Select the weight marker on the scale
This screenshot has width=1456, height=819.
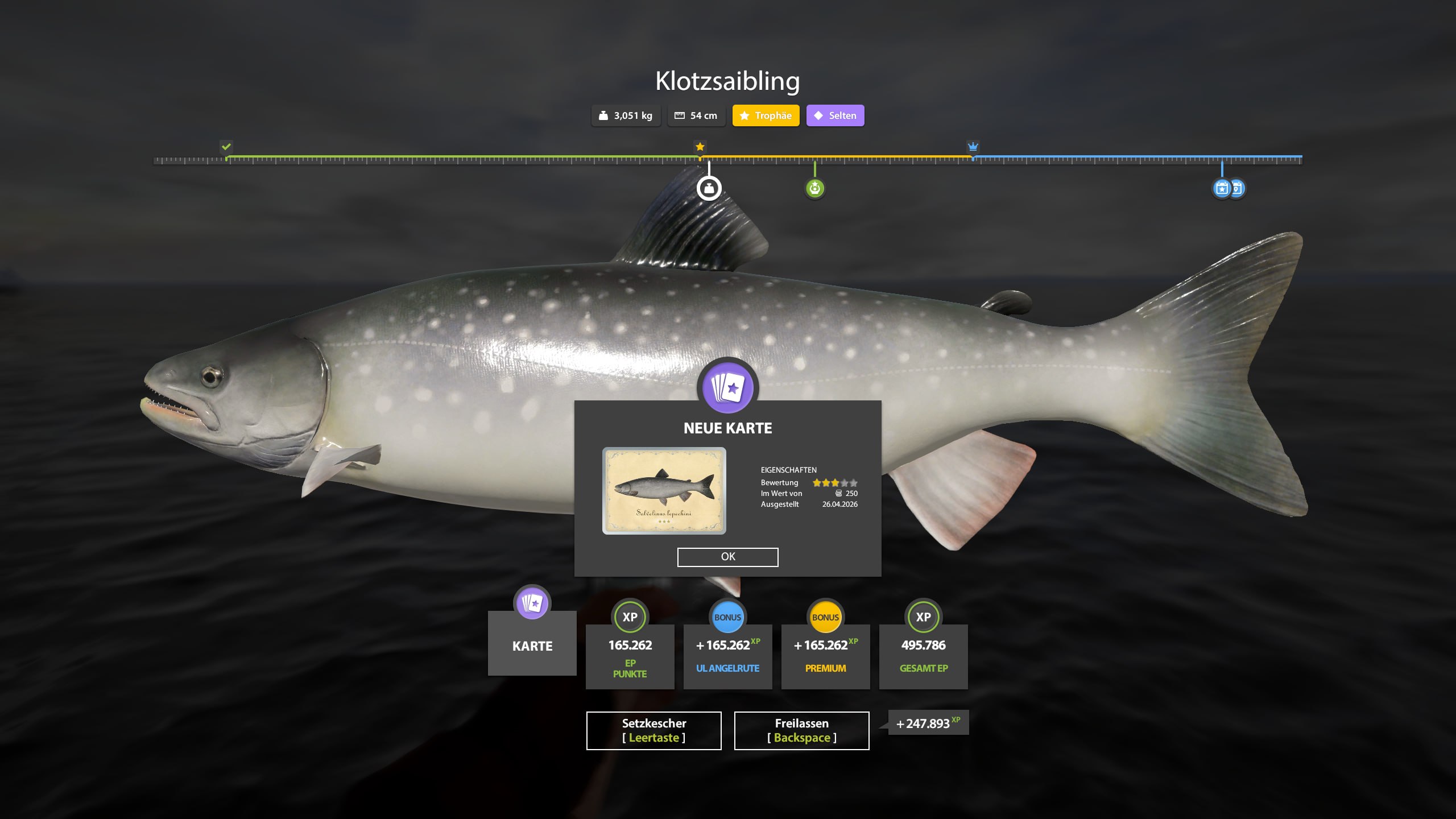click(709, 188)
